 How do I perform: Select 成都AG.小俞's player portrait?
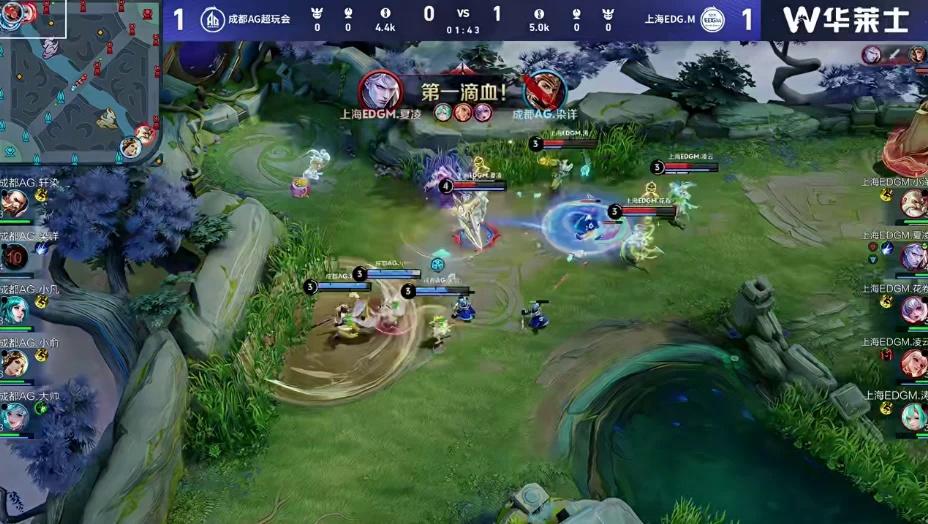tap(13, 362)
